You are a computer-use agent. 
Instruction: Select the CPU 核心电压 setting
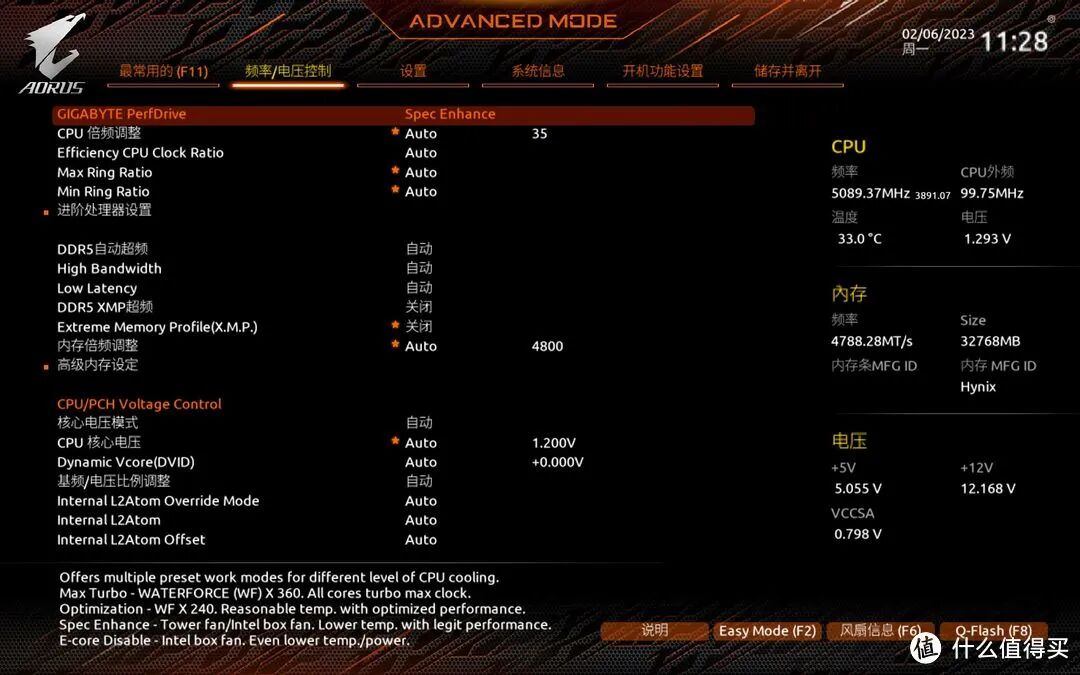click(x=99, y=442)
